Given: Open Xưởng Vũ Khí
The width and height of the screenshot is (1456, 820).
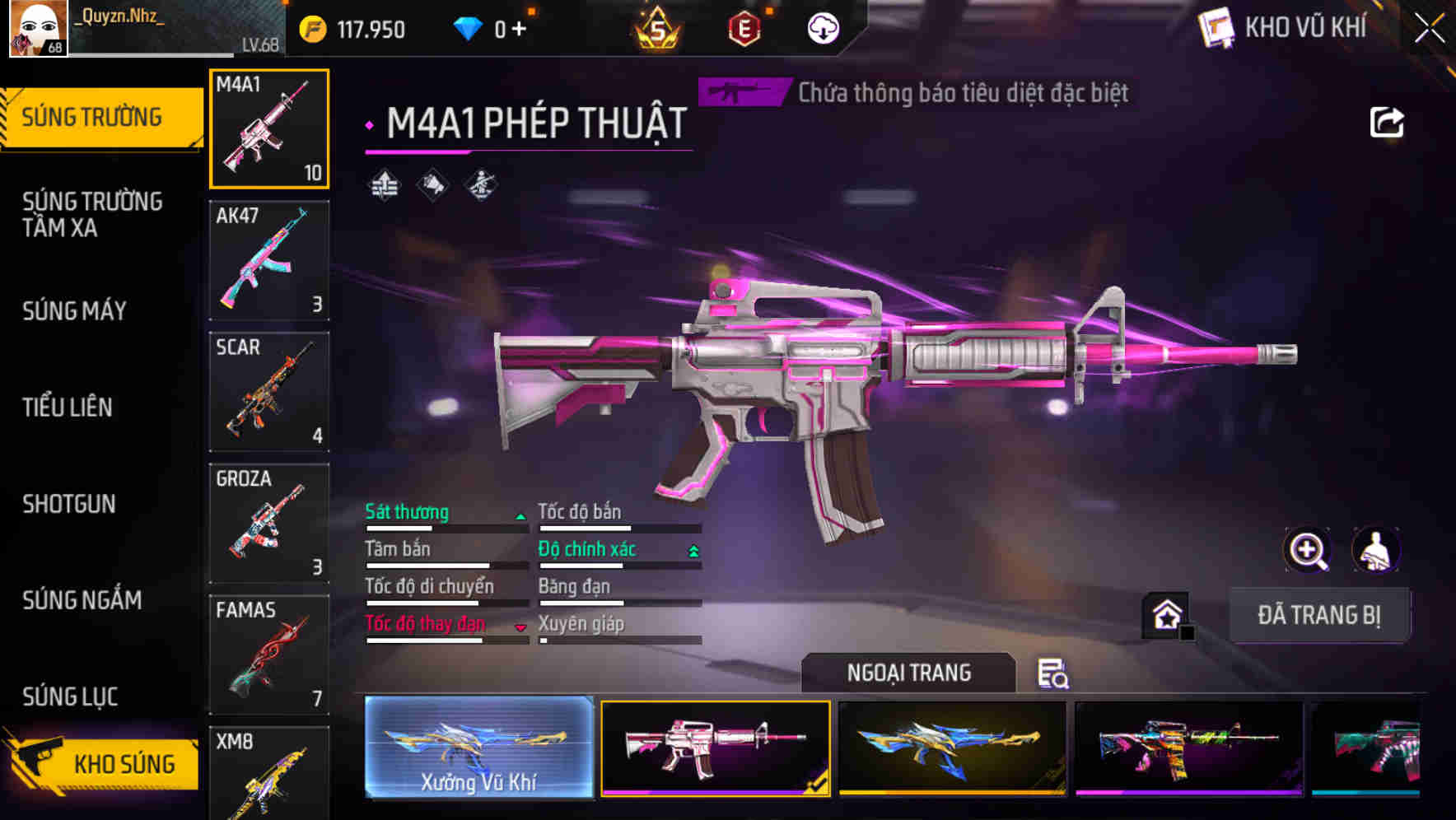Looking at the screenshot, I should (x=478, y=748).
